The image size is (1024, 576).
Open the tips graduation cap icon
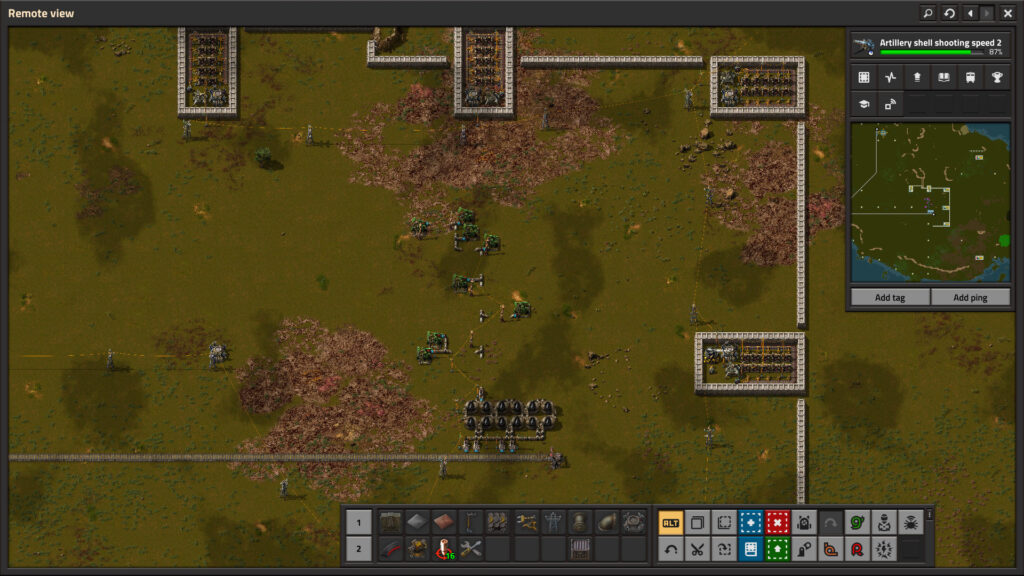click(x=864, y=103)
